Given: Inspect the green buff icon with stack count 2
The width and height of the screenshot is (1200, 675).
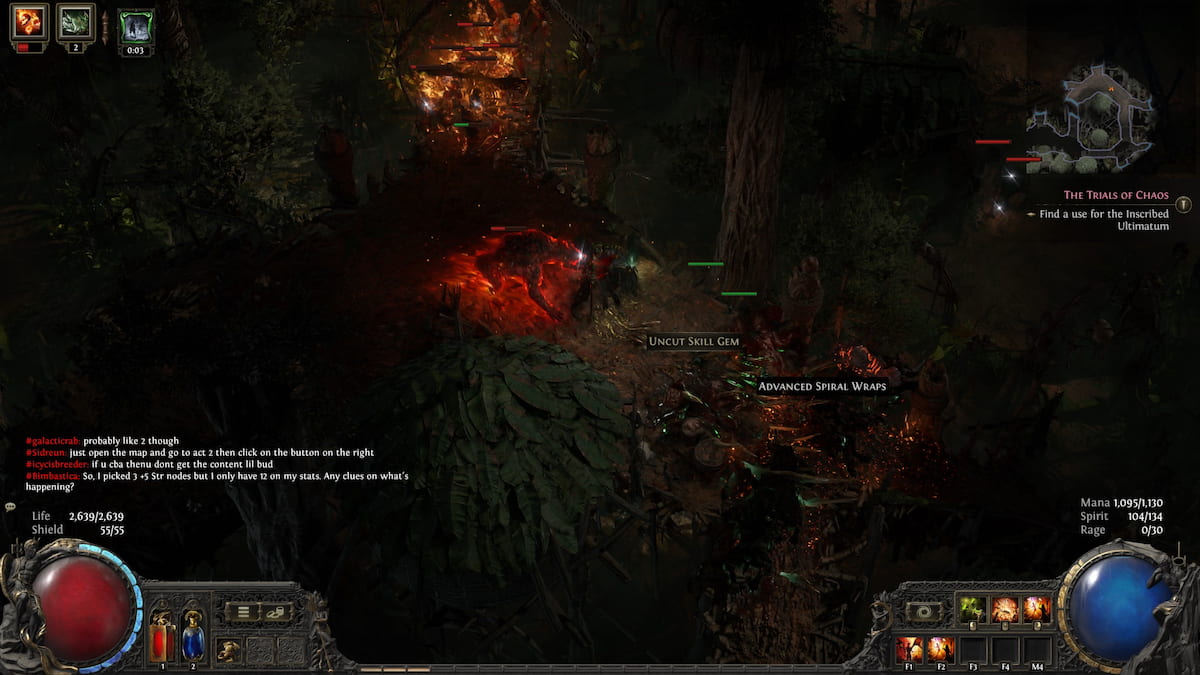Looking at the screenshot, I should click(75, 22).
